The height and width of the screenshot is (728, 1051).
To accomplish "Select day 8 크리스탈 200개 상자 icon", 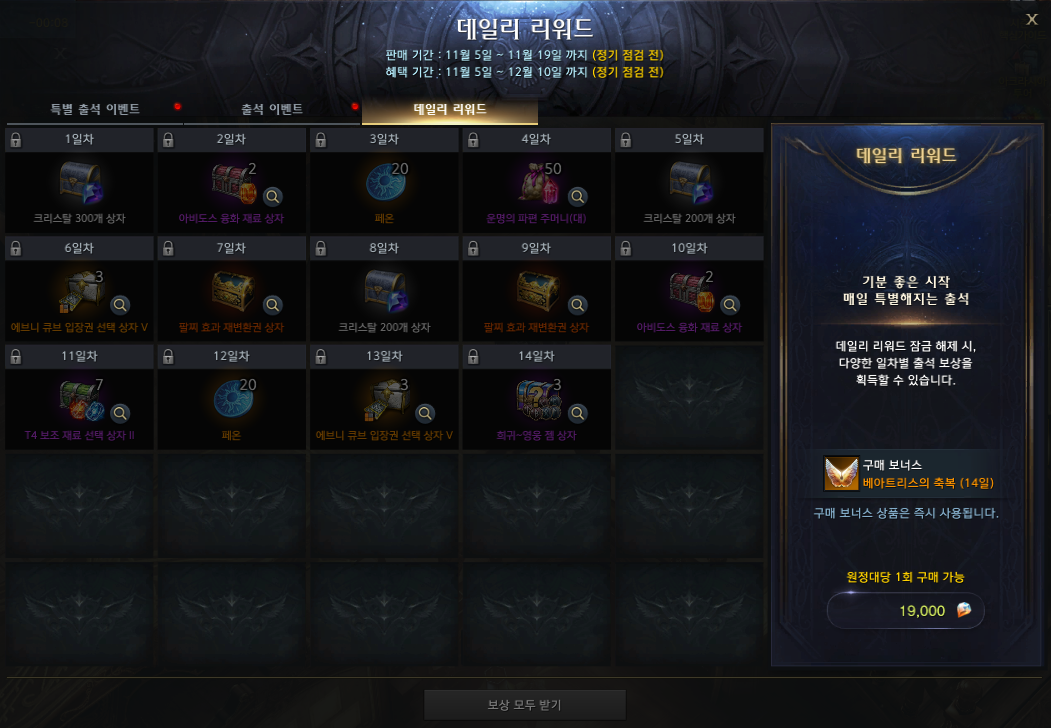I will 385,292.
